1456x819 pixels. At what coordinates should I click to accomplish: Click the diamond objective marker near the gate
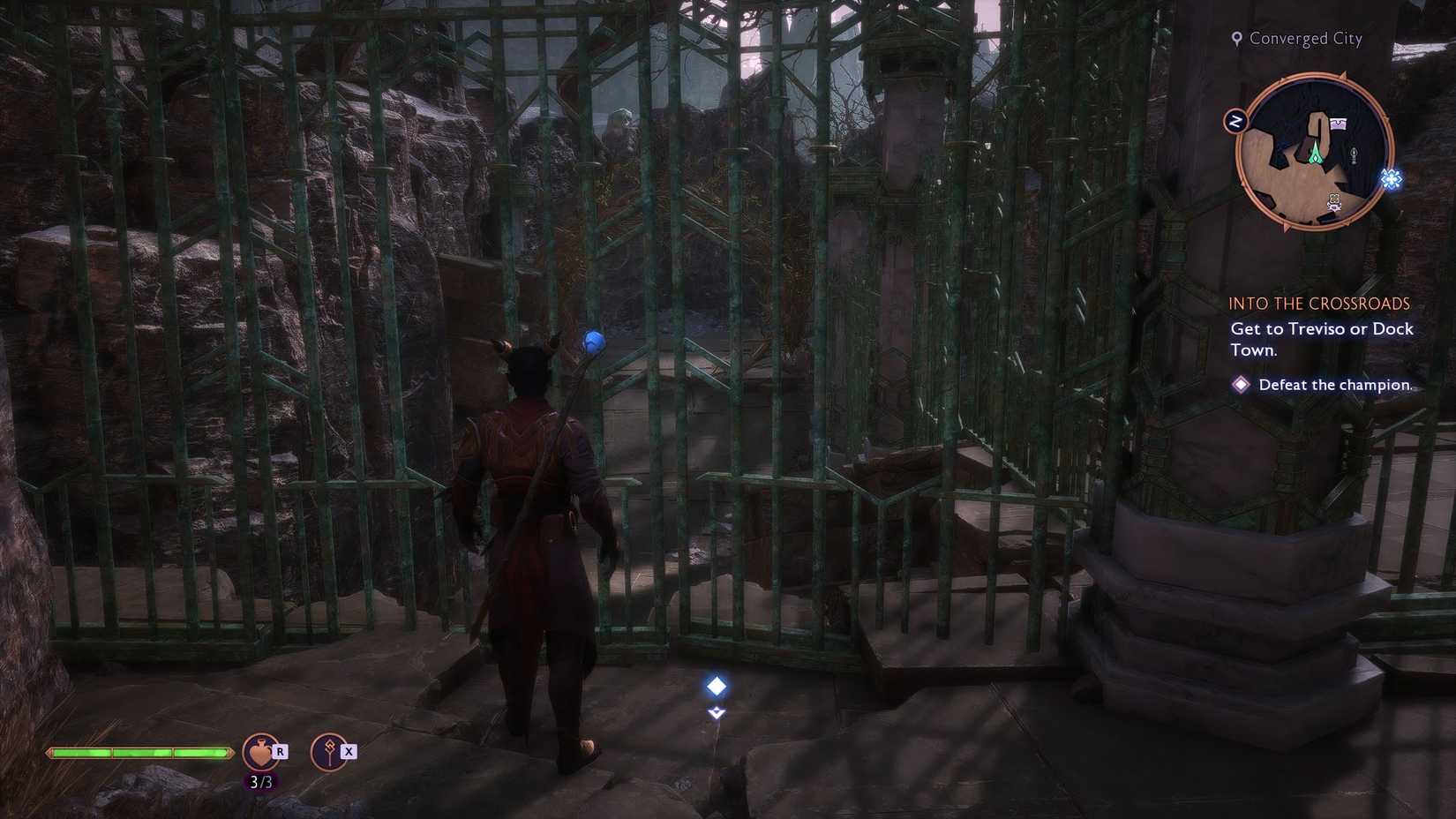(715, 686)
